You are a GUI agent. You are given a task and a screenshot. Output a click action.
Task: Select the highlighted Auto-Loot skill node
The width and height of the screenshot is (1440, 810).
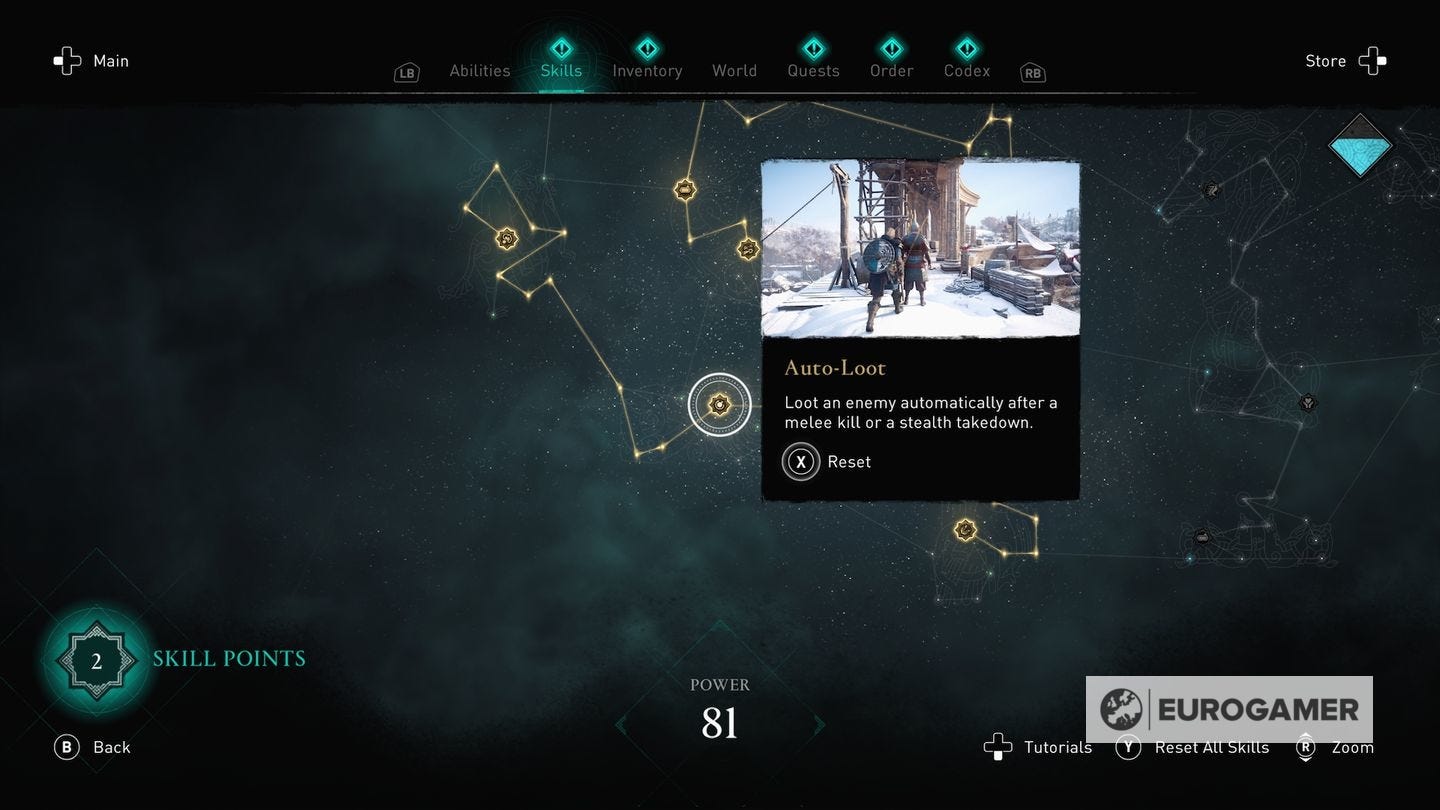tap(719, 404)
